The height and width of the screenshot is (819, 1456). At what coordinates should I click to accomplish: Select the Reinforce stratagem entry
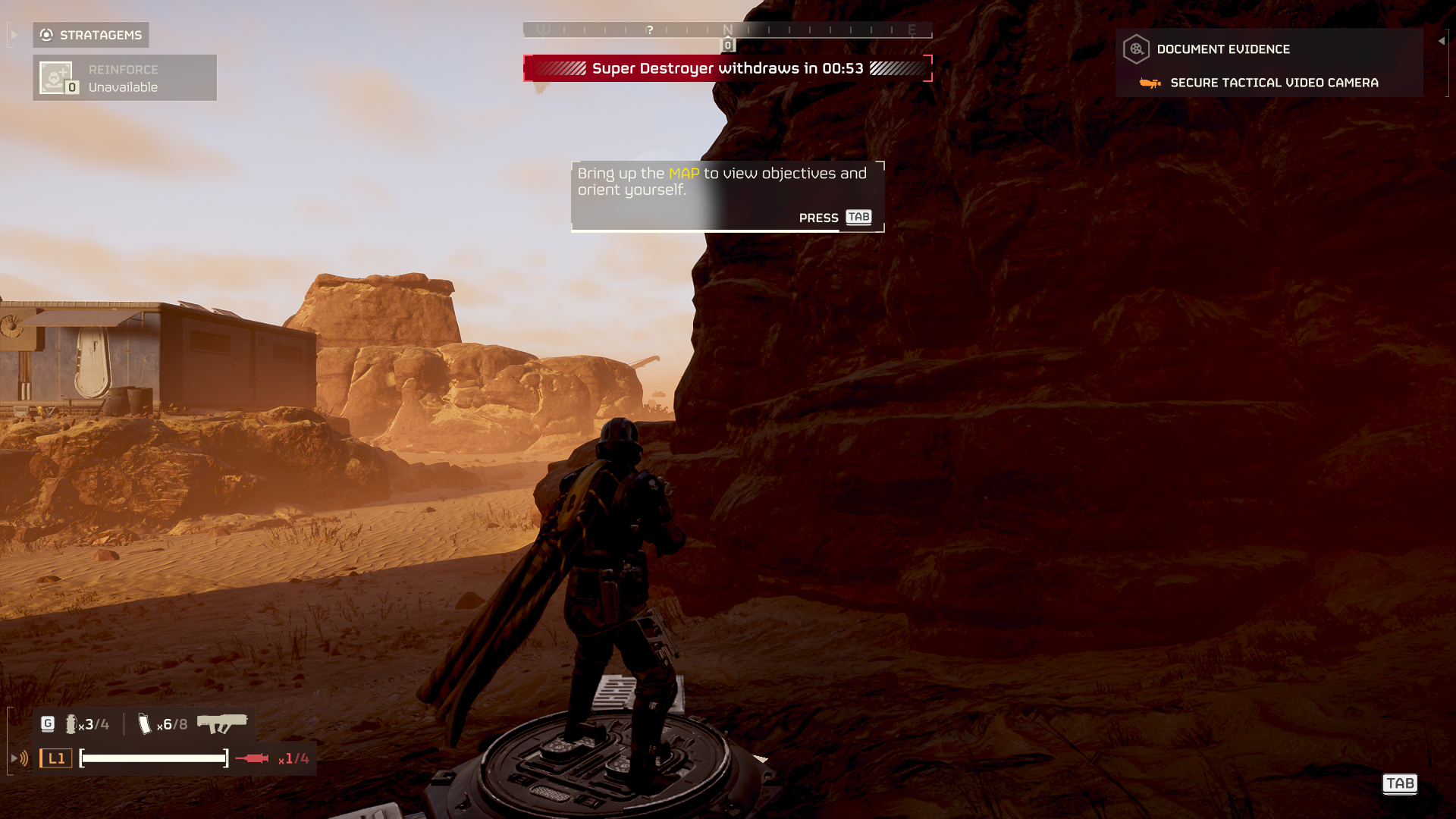[x=125, y=78]
